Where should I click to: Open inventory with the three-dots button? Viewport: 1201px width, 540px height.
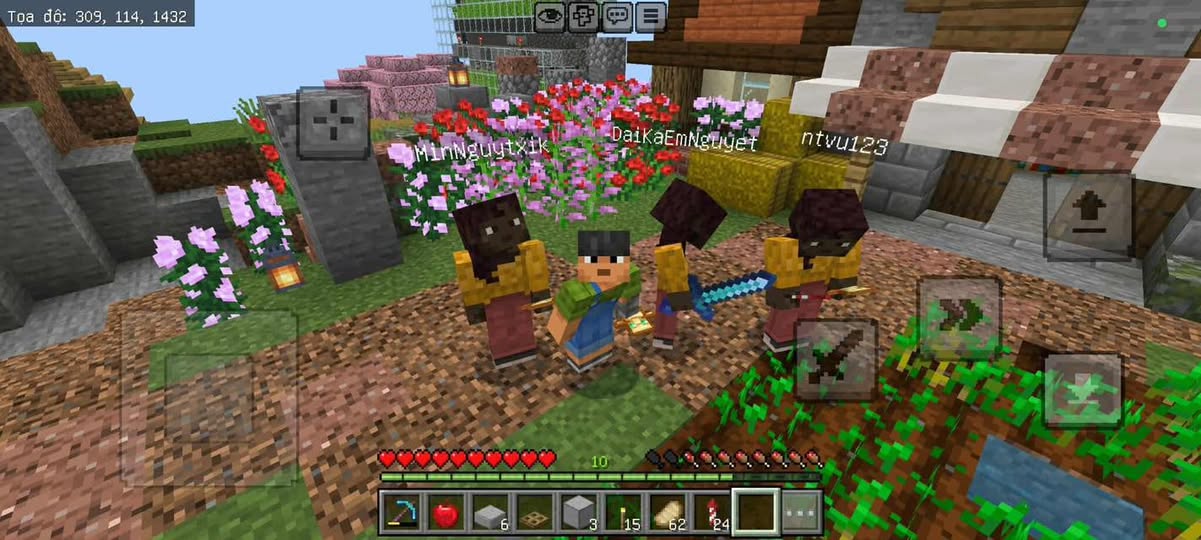[800, 512]
